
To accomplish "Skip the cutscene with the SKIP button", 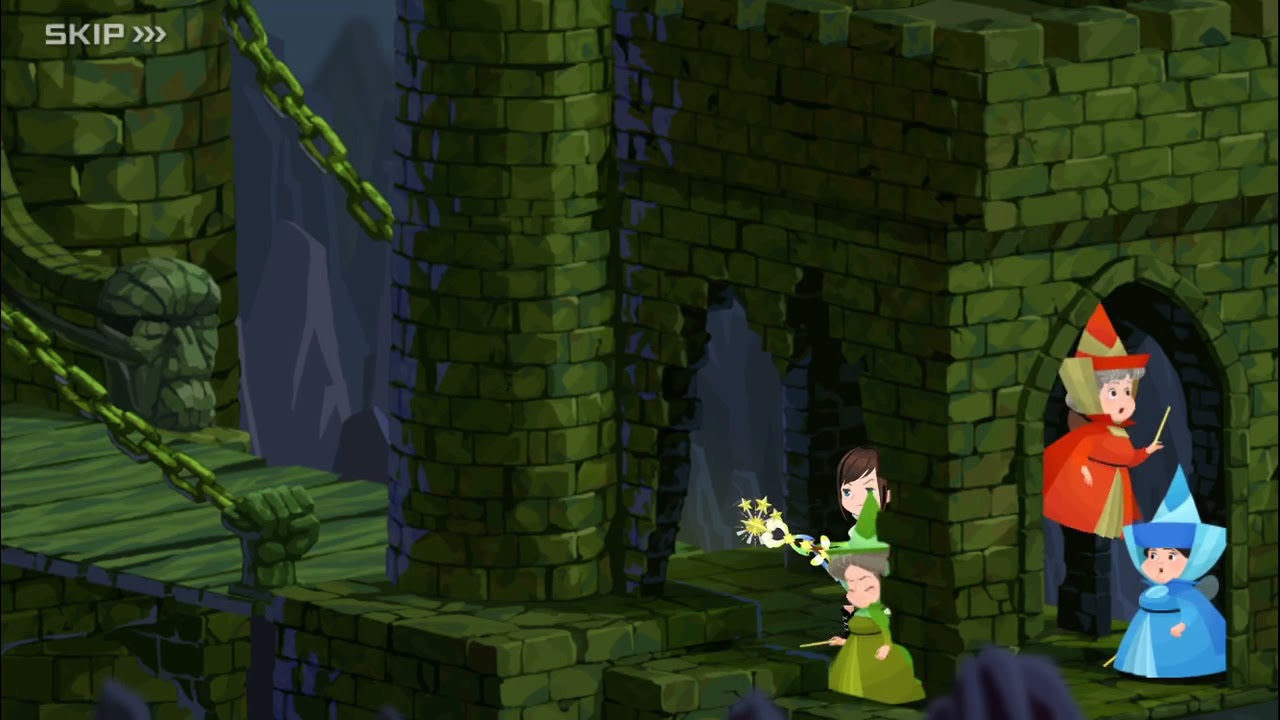I will (x=105, y=35).
